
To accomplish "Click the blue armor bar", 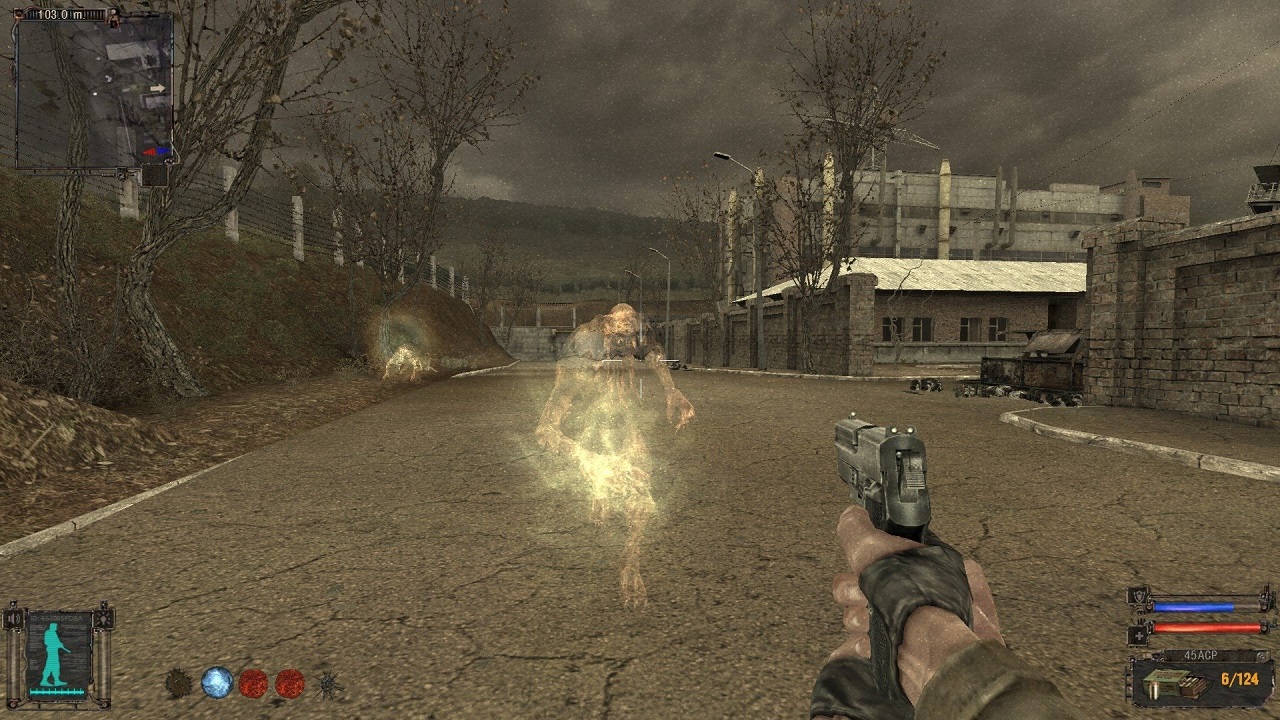I will pos(1194,607).
